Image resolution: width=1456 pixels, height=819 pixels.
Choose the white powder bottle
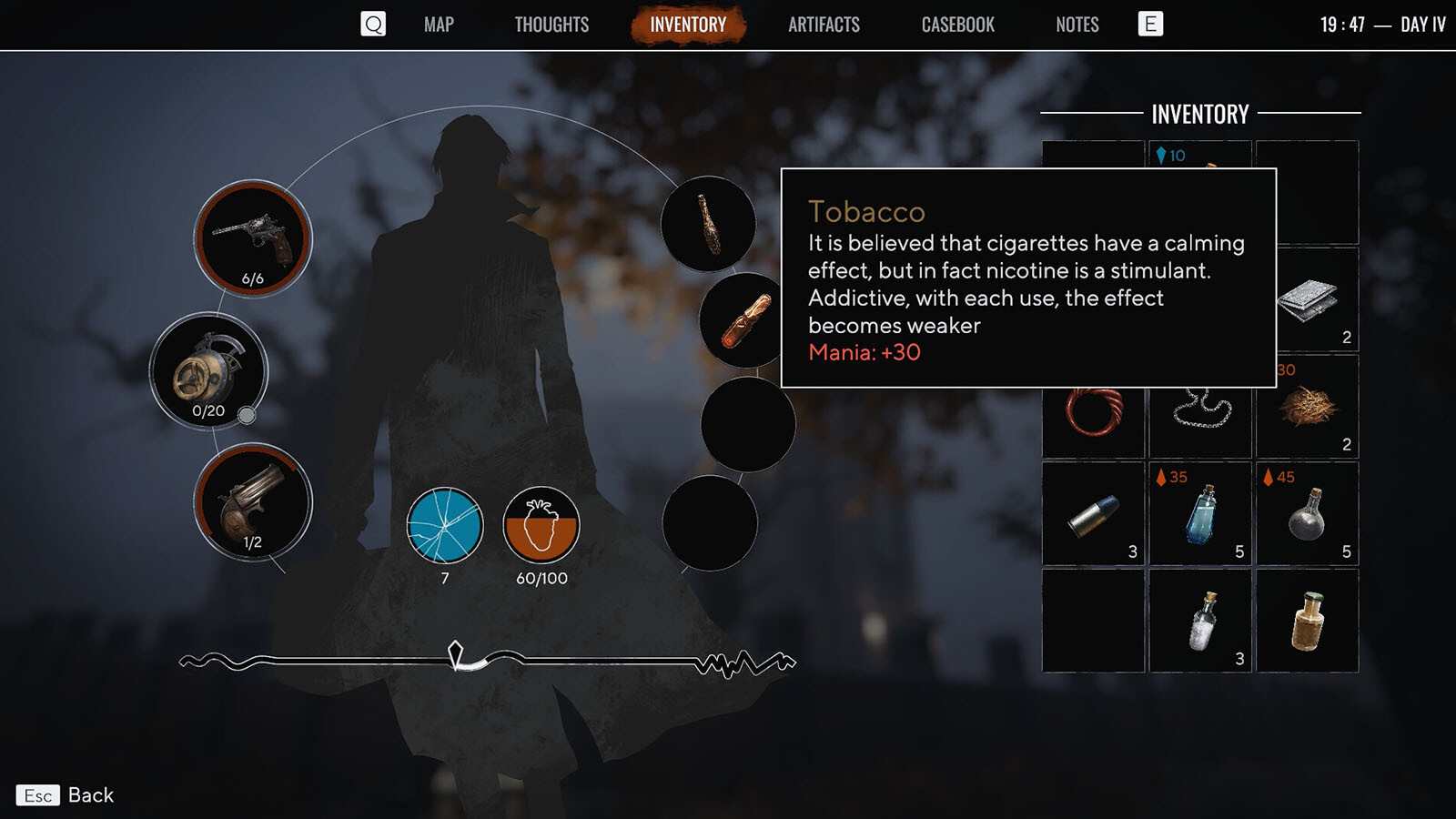1200,622
